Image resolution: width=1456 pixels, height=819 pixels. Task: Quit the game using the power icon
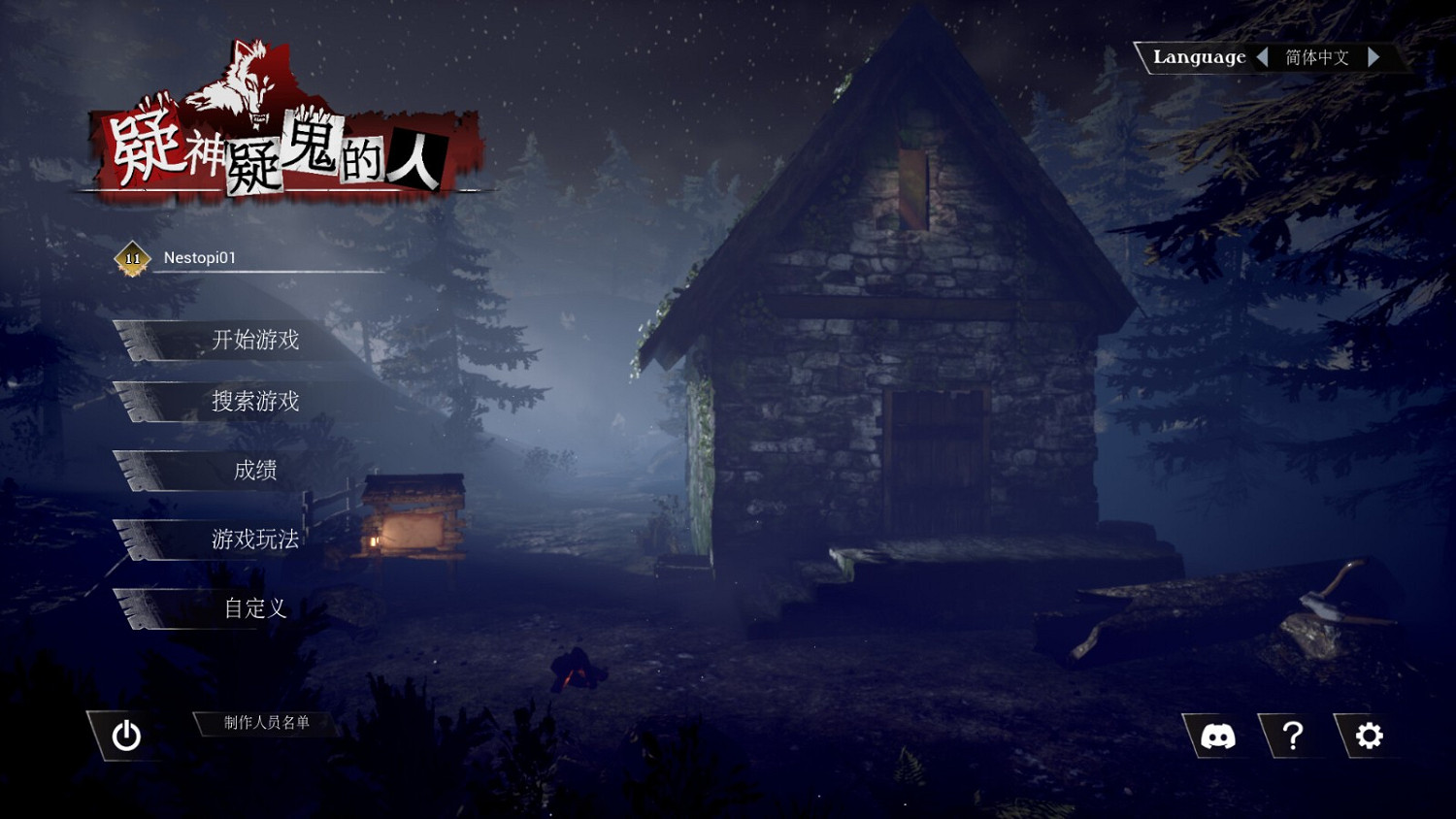126,737
